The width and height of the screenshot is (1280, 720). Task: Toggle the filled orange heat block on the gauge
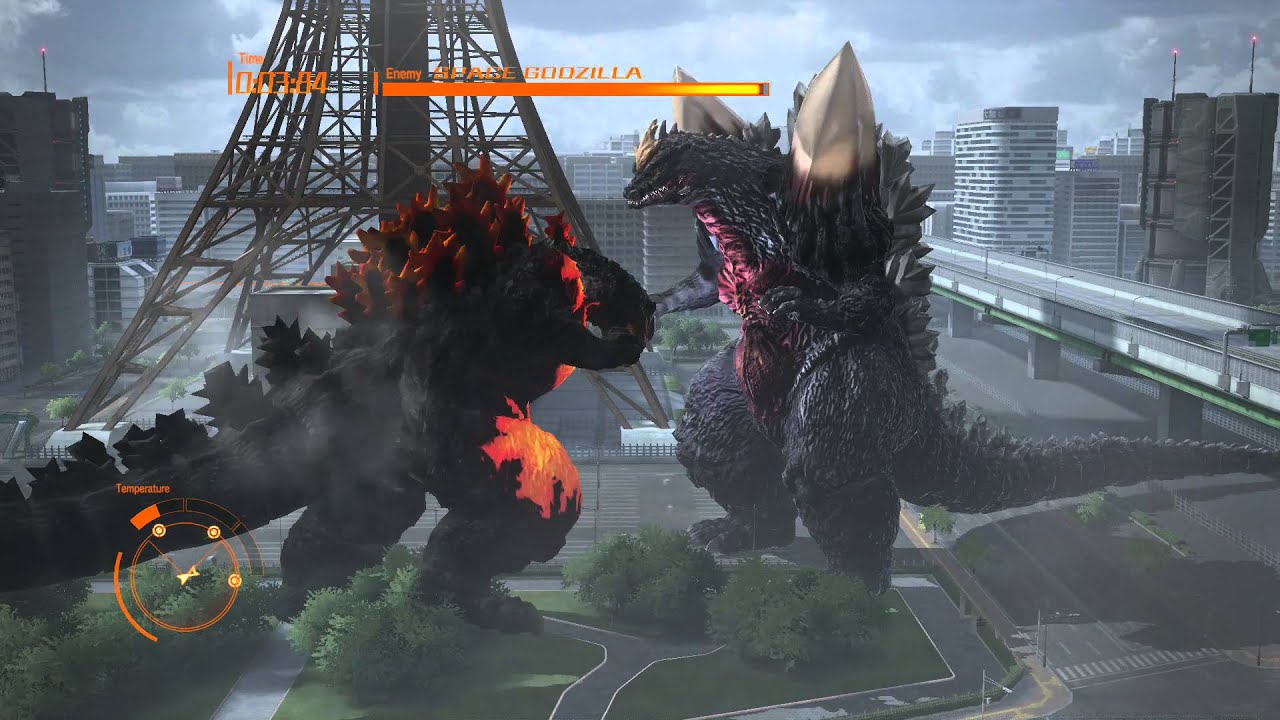pos(145,515)
